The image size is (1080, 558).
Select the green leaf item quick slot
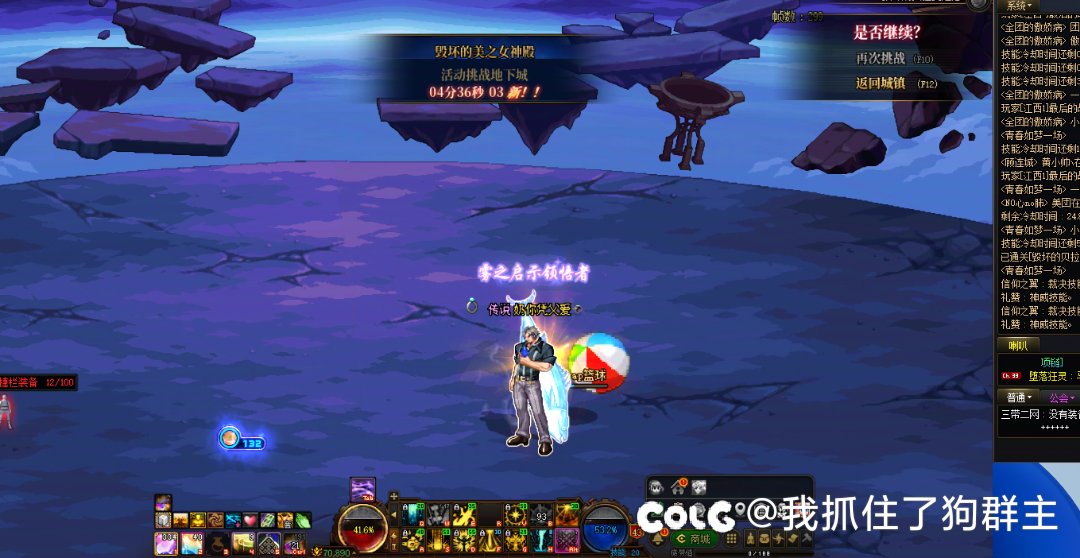pyautogui.click(x=302, y=520)
